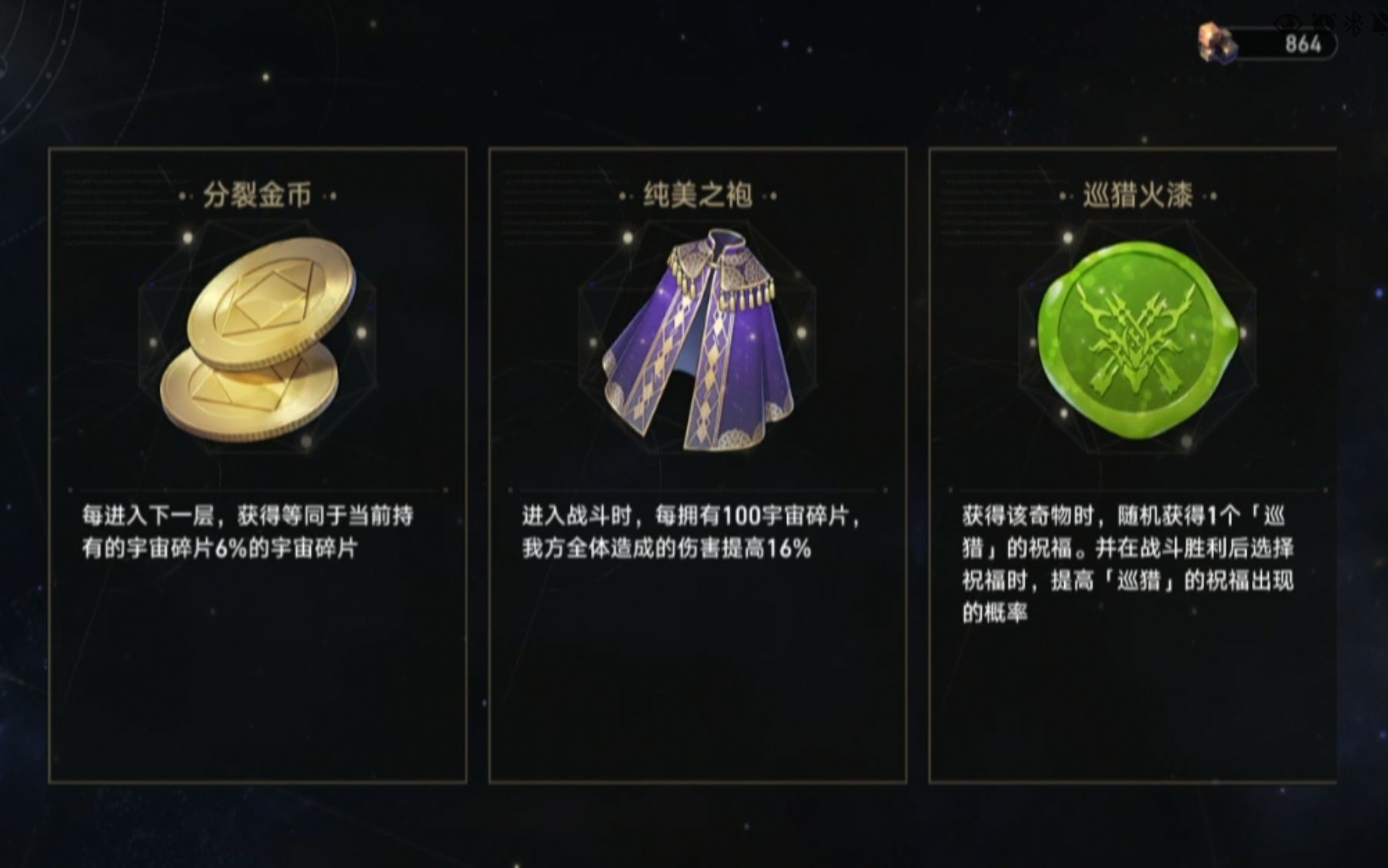Click the rightmost status icon in the corner
1388x868 pixels.
click(1377, 22)
